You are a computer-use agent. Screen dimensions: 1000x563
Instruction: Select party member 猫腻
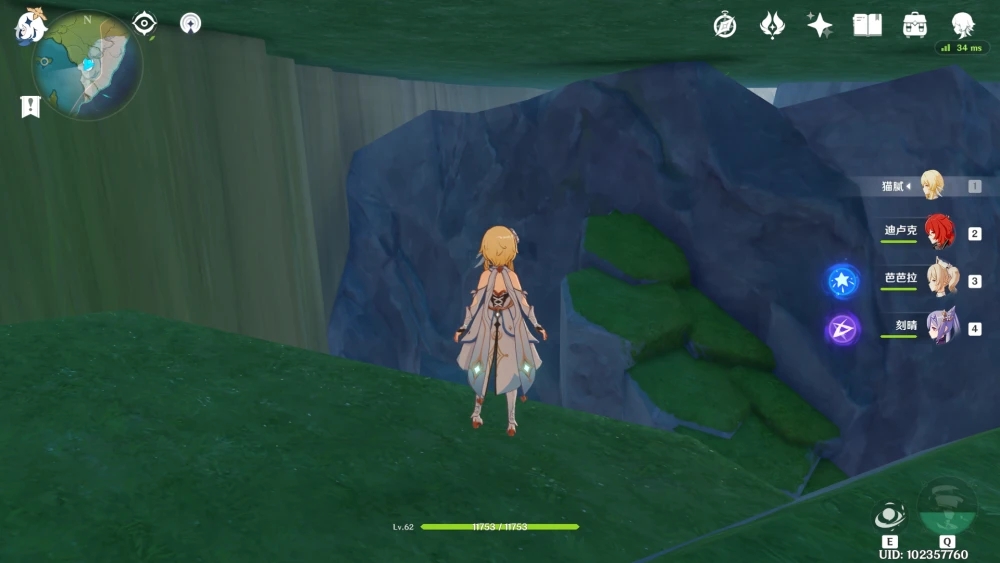coord(932,186)
